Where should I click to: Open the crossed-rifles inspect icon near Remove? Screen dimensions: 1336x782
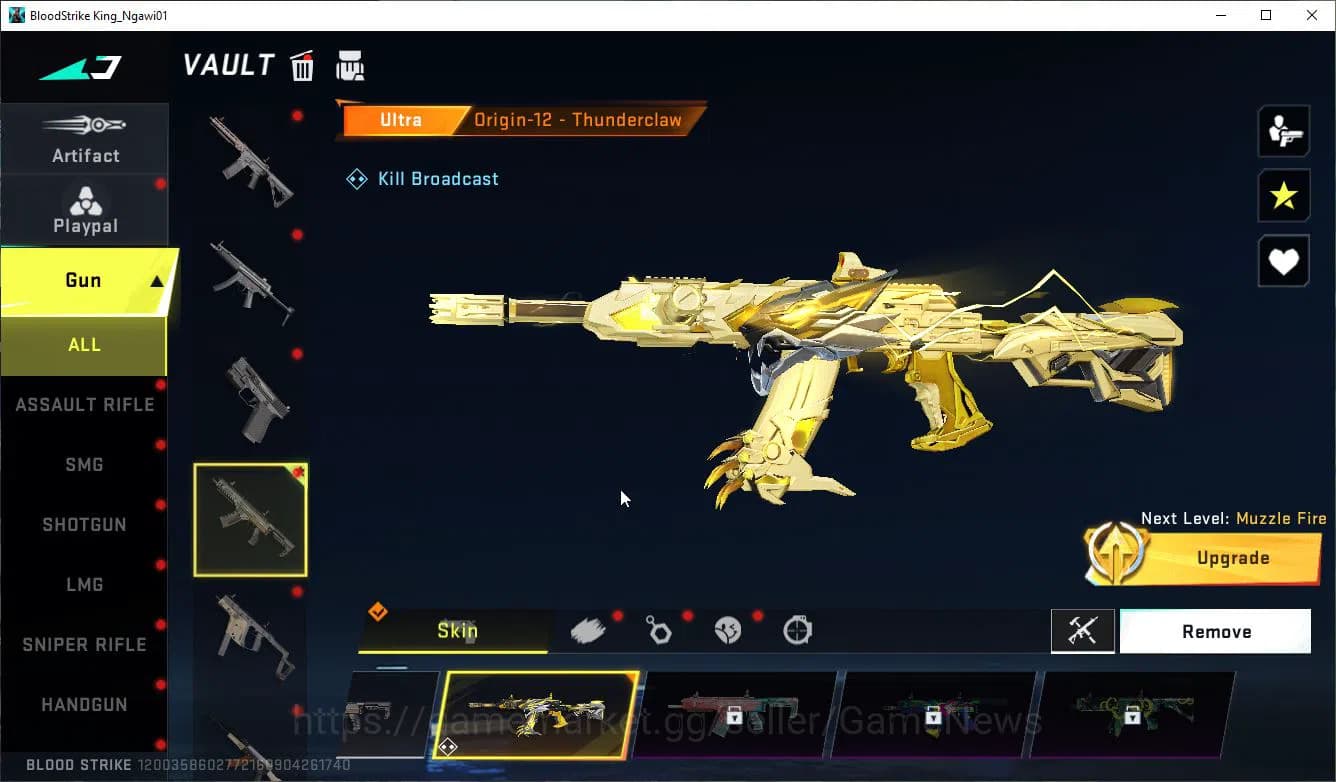pos(1083,631)
